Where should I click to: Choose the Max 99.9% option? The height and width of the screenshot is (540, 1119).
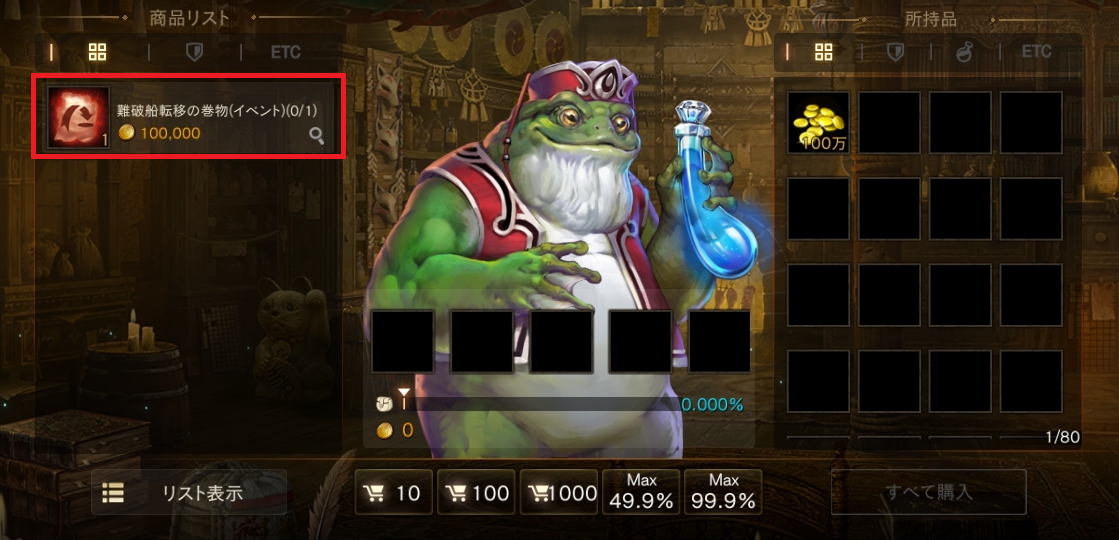723,492
